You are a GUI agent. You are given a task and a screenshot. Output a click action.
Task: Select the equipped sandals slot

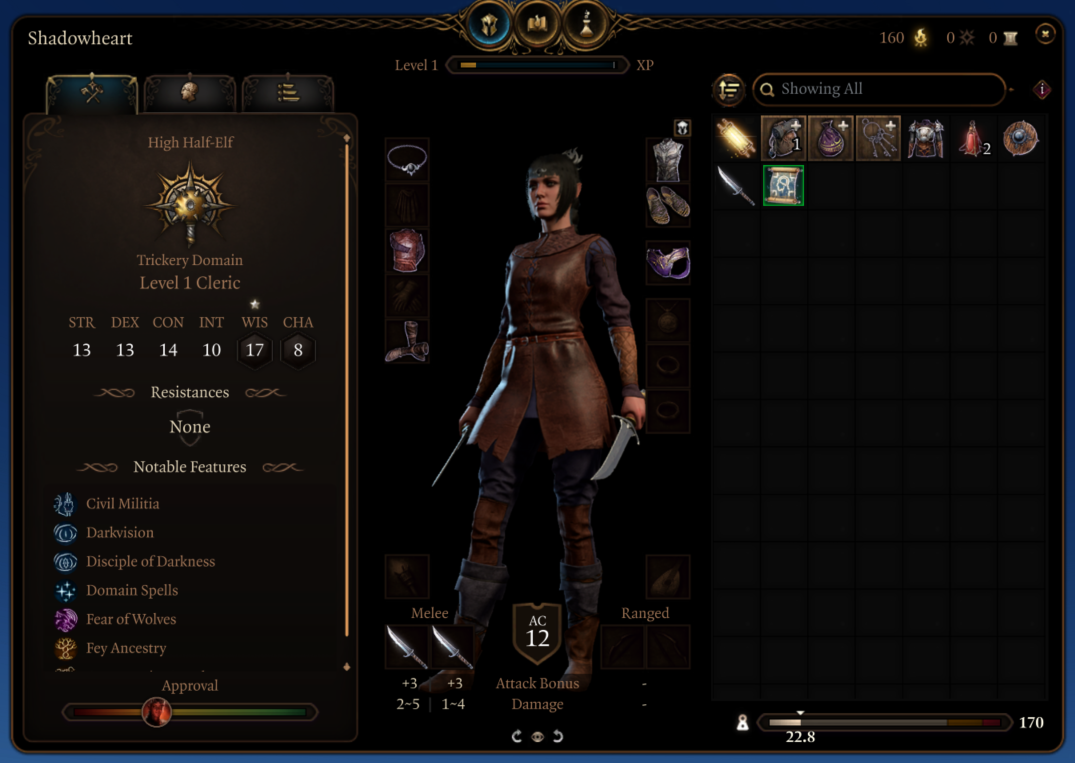point(668,205)
